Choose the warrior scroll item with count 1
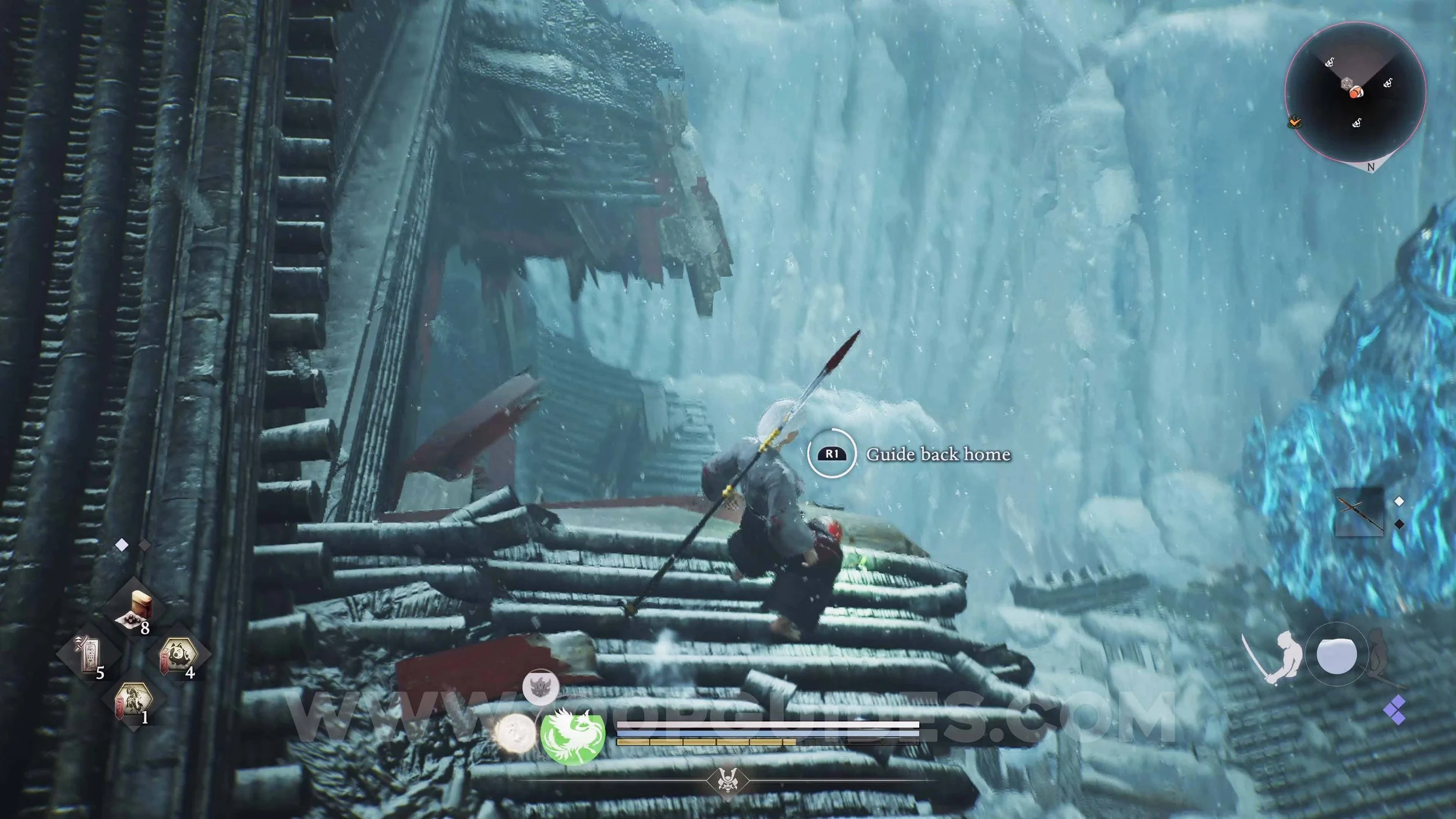Screen dimensions: 1456x819 [x=134, y=700]
